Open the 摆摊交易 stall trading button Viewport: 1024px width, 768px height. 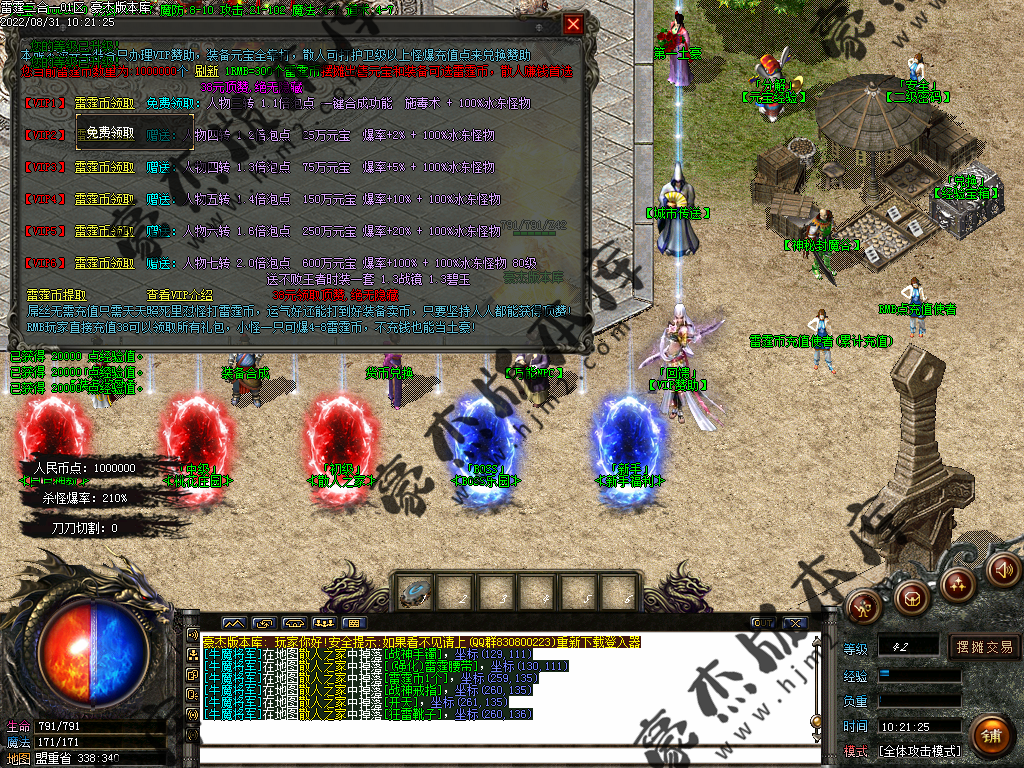click(984, 647)
